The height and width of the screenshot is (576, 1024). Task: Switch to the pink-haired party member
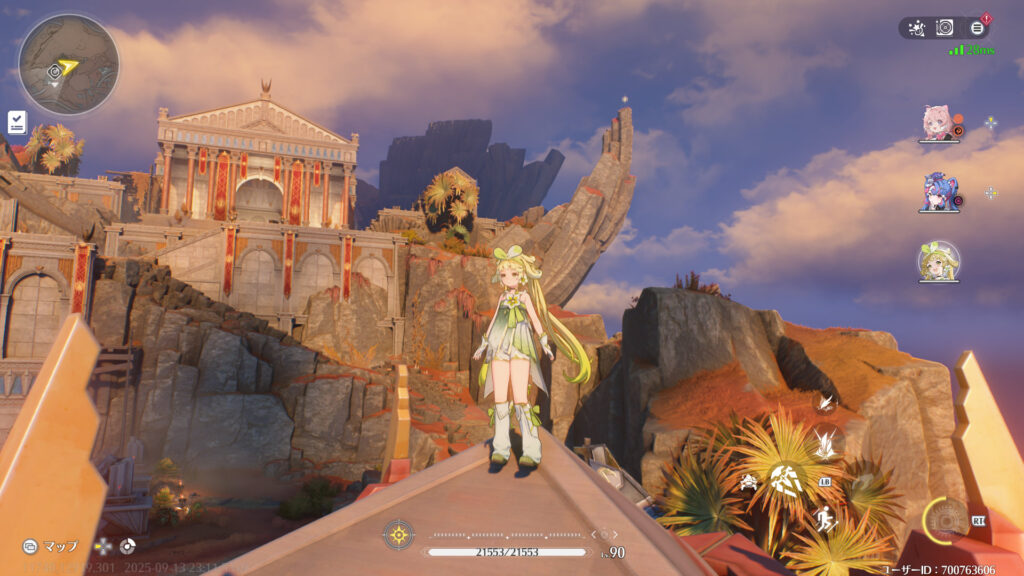click(939, 123)
